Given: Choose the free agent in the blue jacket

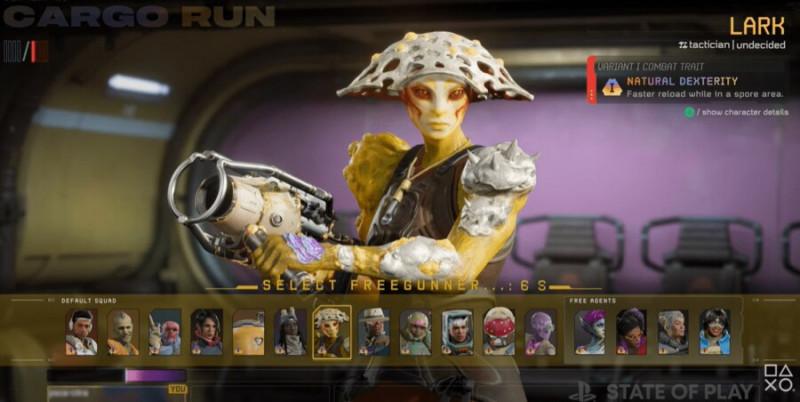Looking at the screenshot, I should pyautogui.click(x=714, y=332).
